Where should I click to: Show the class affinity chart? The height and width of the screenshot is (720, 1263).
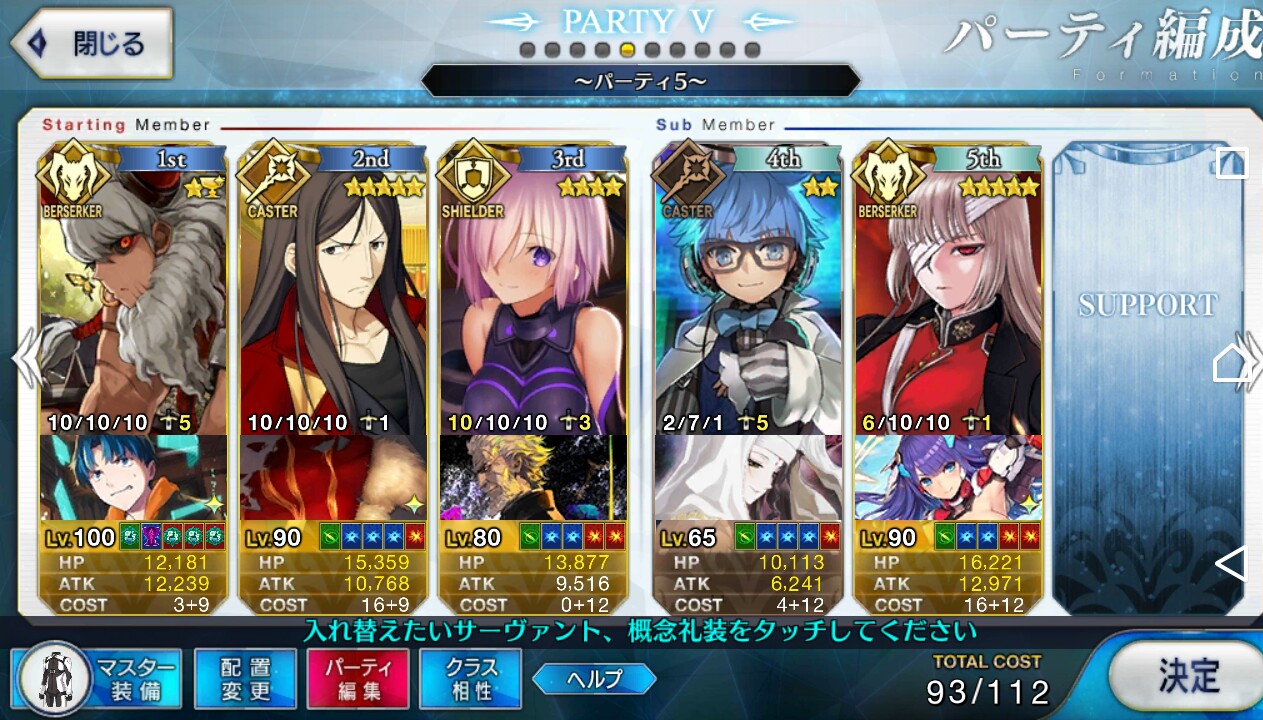pos(471,679)
